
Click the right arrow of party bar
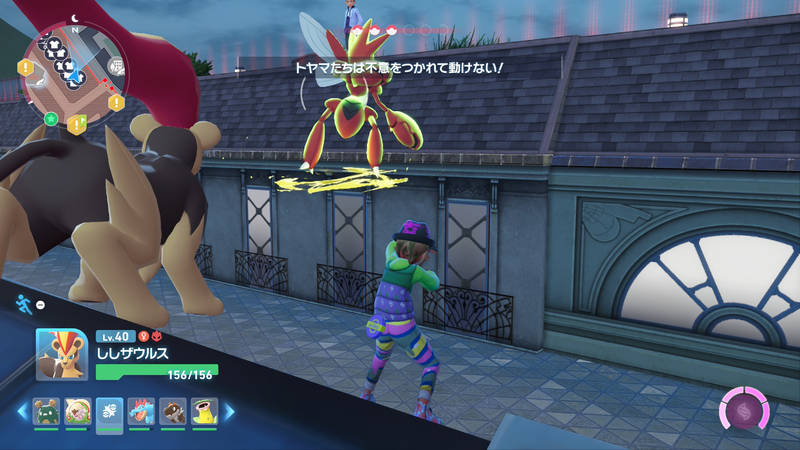click(229, 411)
